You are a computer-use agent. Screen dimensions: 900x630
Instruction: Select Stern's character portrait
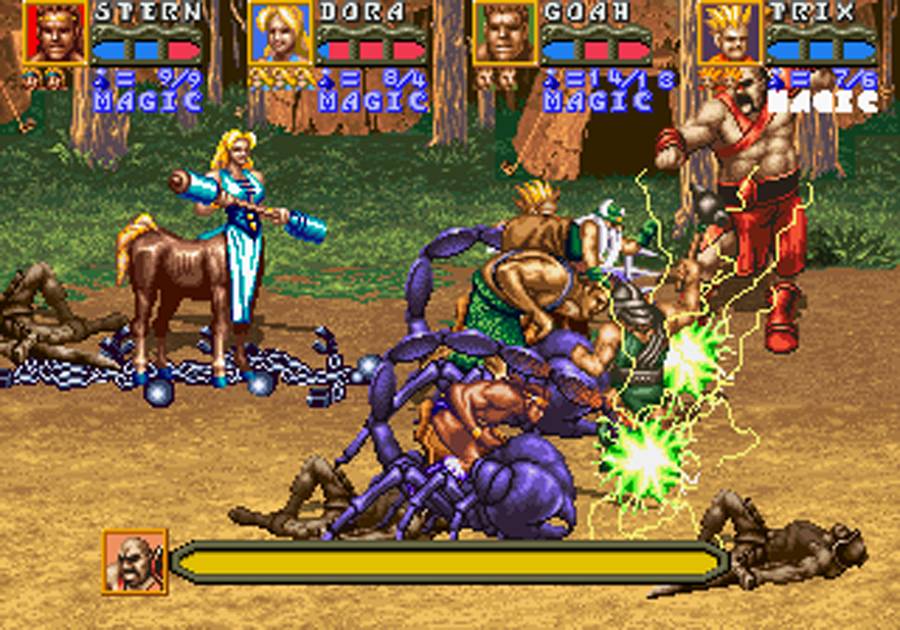click(55, 33)
